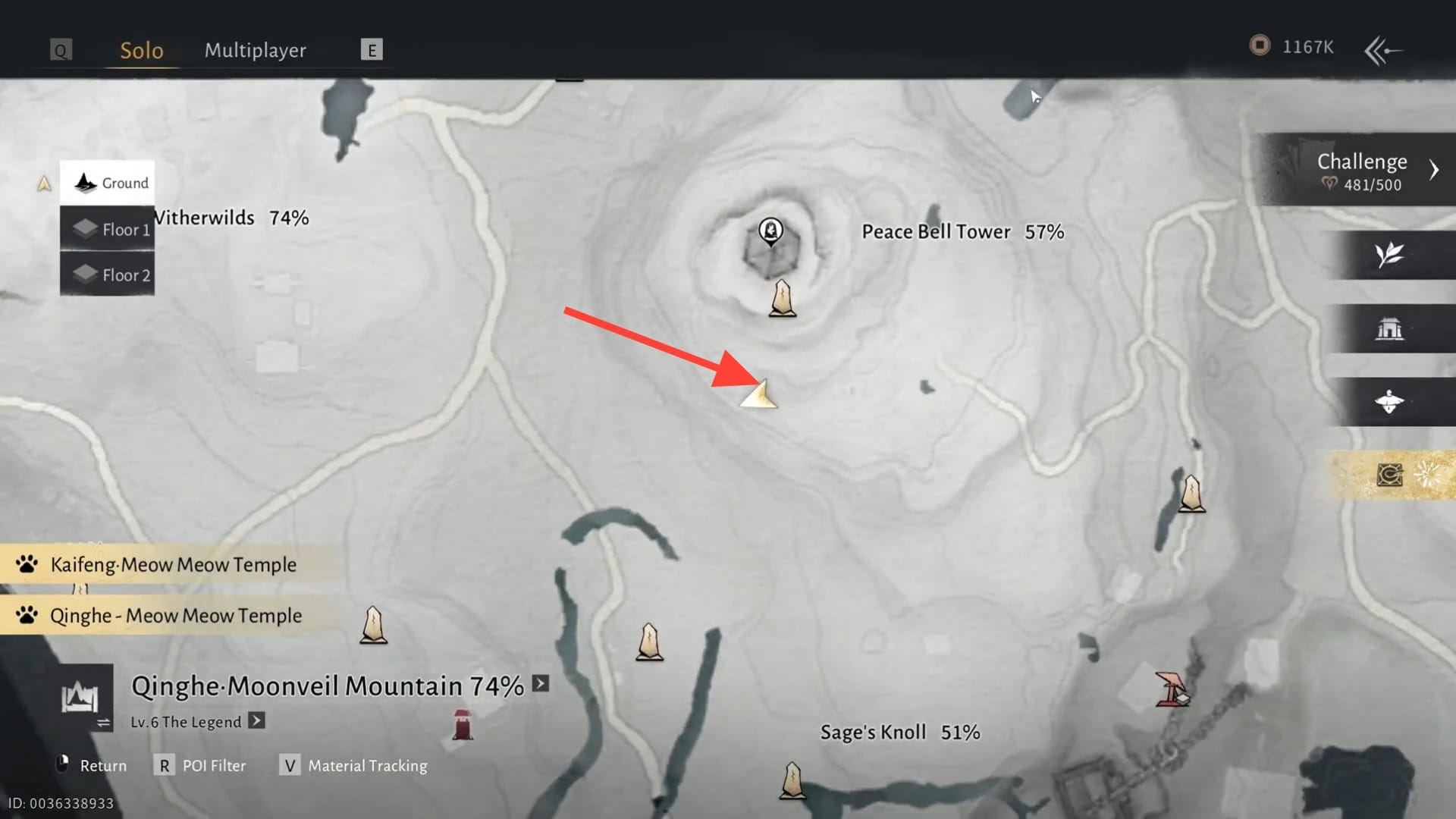The height and width of the screenshot is (819, 1456).
Task: Click the stone waypoint below Peace Bell Tower
Action: pos(783,299)
